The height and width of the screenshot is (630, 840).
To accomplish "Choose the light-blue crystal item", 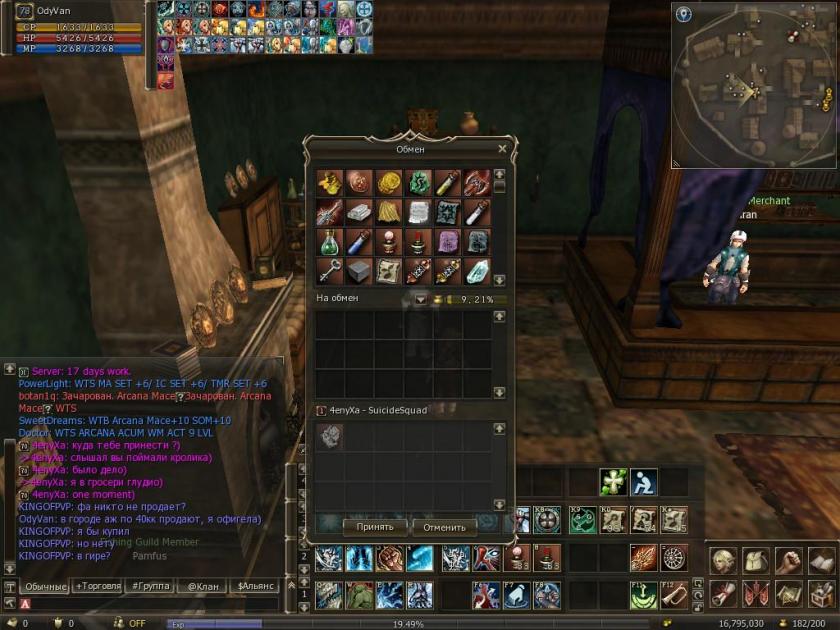I will tap(477, 270).
